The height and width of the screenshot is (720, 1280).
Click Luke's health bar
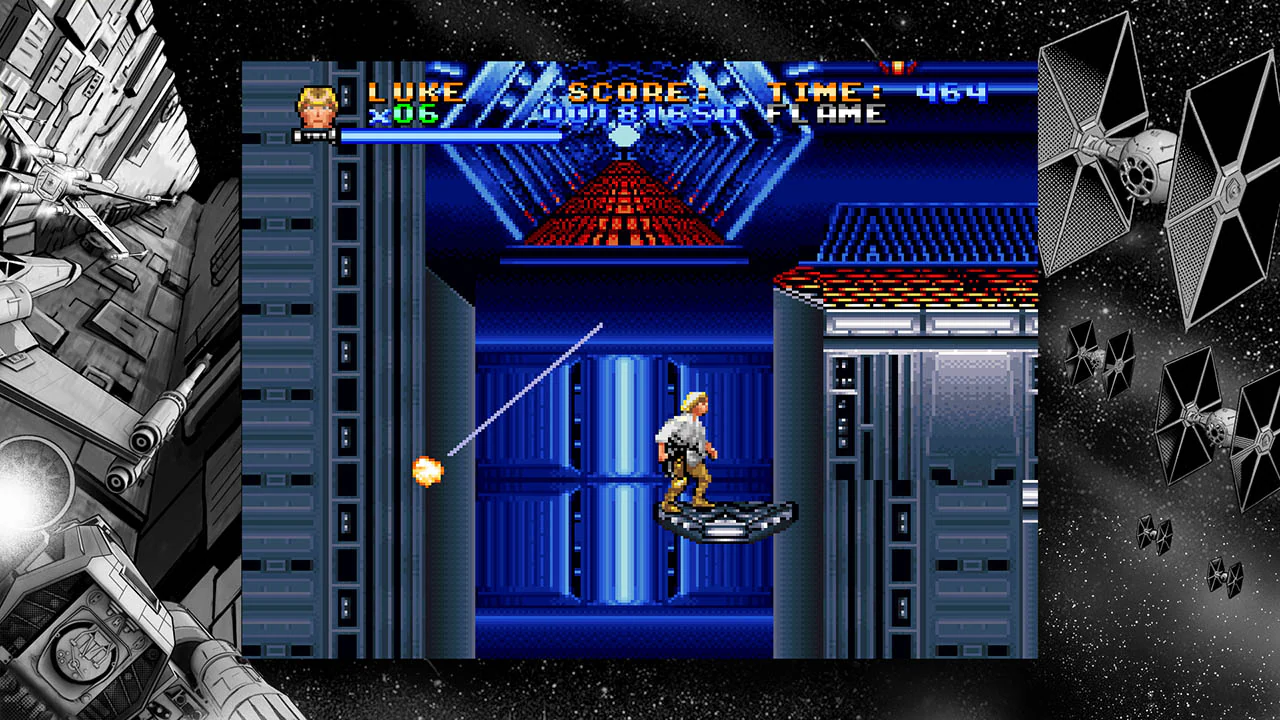440,134
